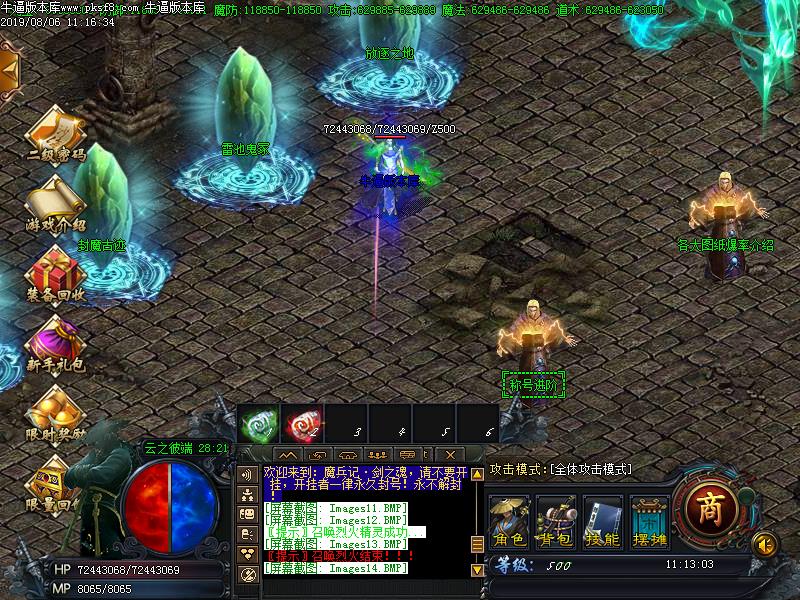Use the green swirl item in hotbar slot 1
This screenshot has width=800, height=600.
click(x=257, y=425)
